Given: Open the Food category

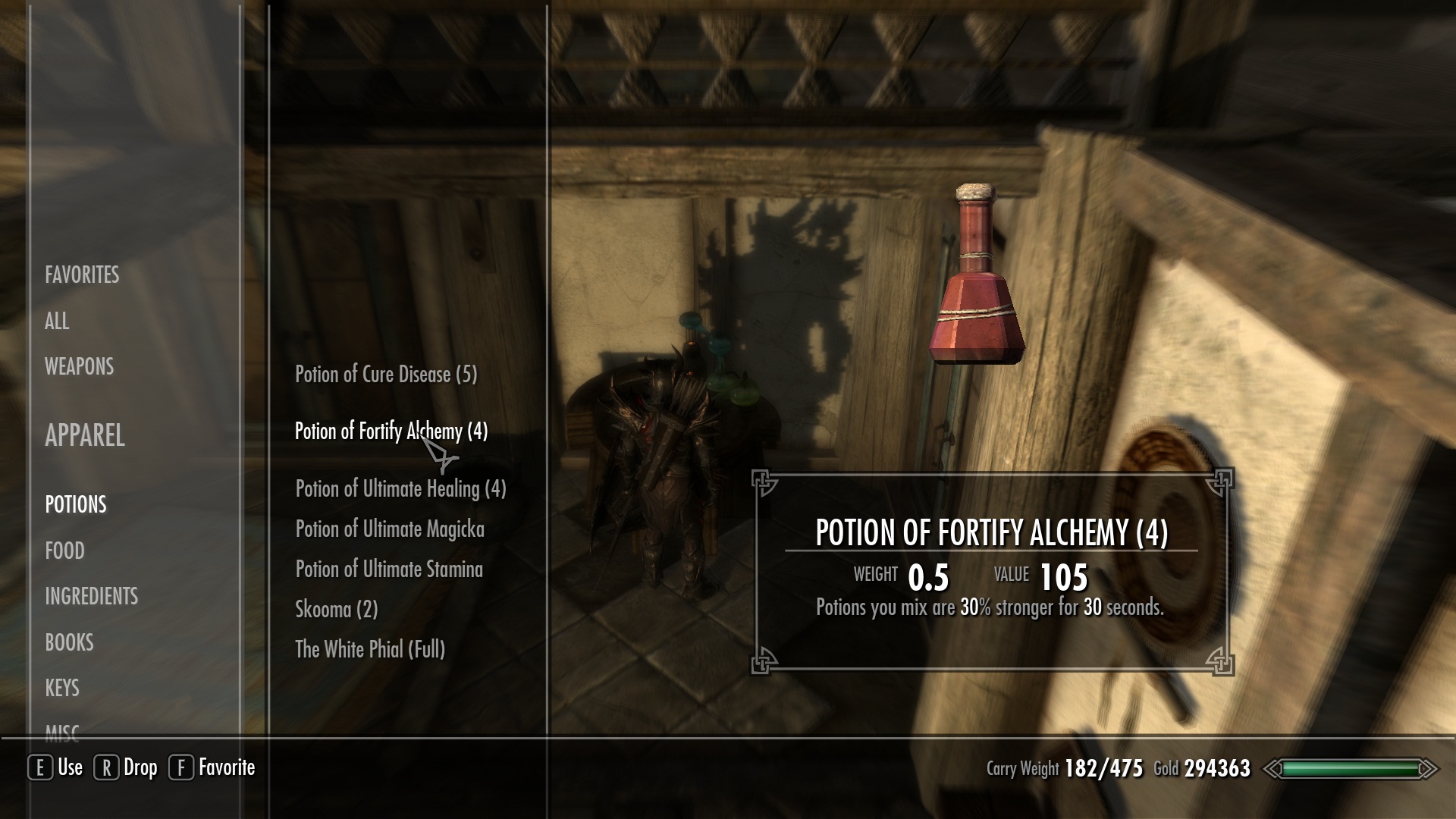Looking at the screenshot, I should tap(64, 551).
